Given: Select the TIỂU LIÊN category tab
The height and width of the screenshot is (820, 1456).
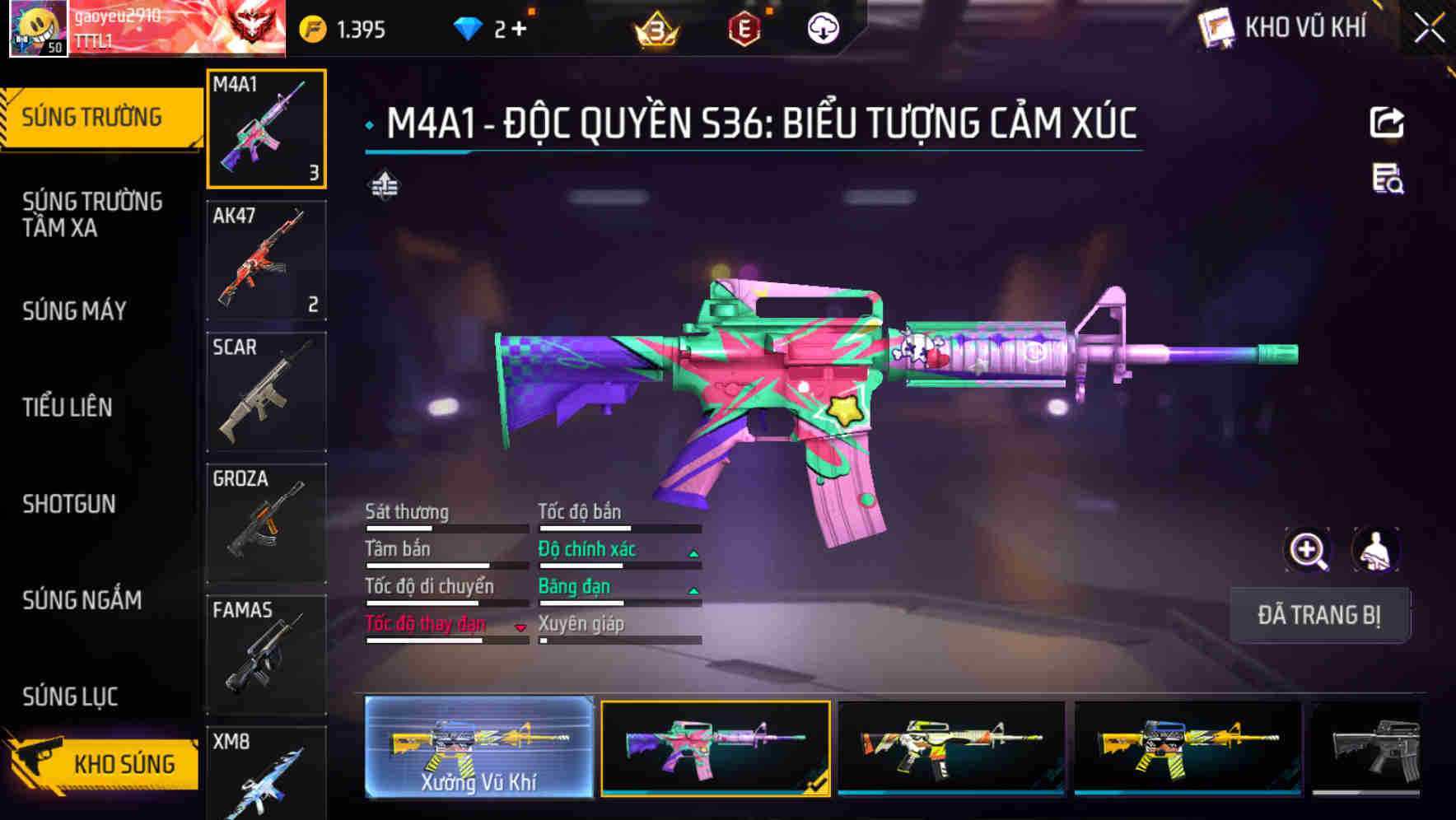Looking at the screenshot, I should [x=70, y=408].
